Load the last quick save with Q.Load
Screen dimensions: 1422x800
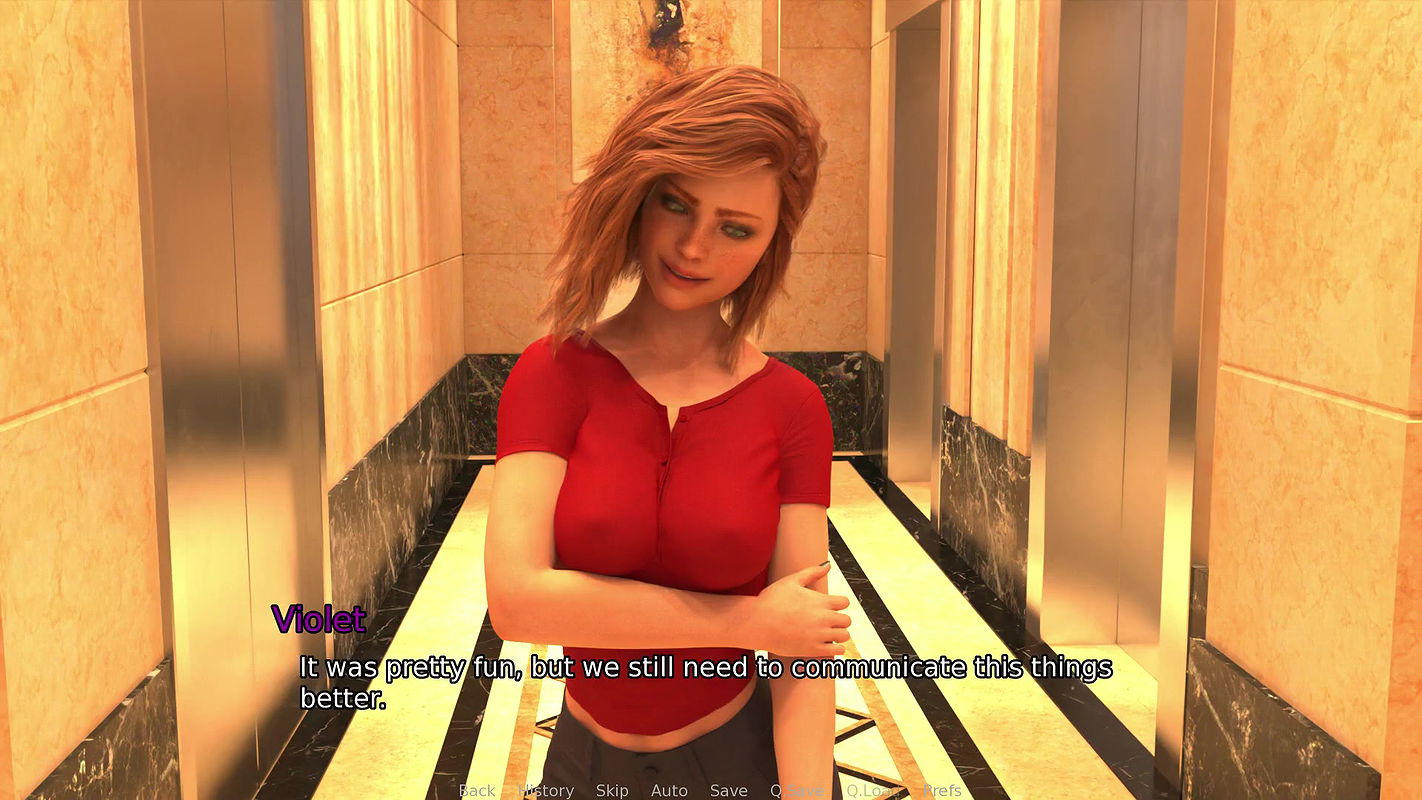coord(872,790)
